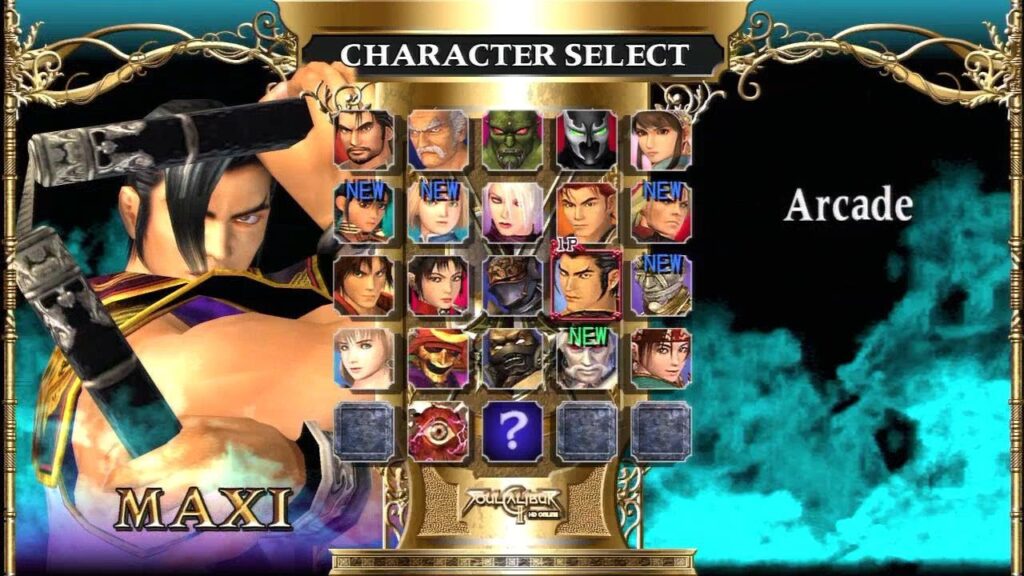The height and width of the screenshot is (576, 1024).
Task: Choose Heihachi, the white-mustached fighter
Action: (x=438, y=140)
